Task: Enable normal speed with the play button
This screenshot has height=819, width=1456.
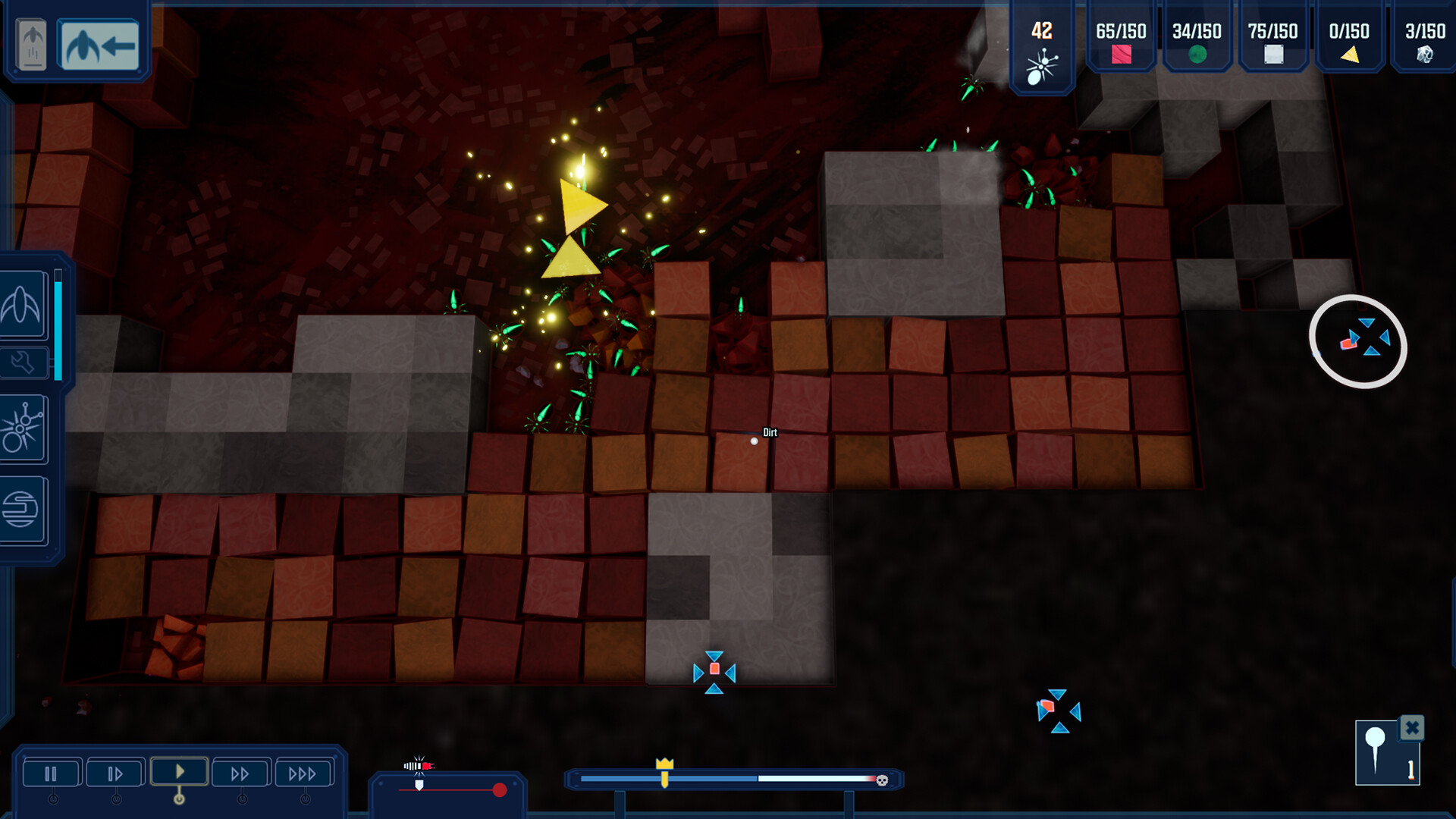Action: point(179,771)
